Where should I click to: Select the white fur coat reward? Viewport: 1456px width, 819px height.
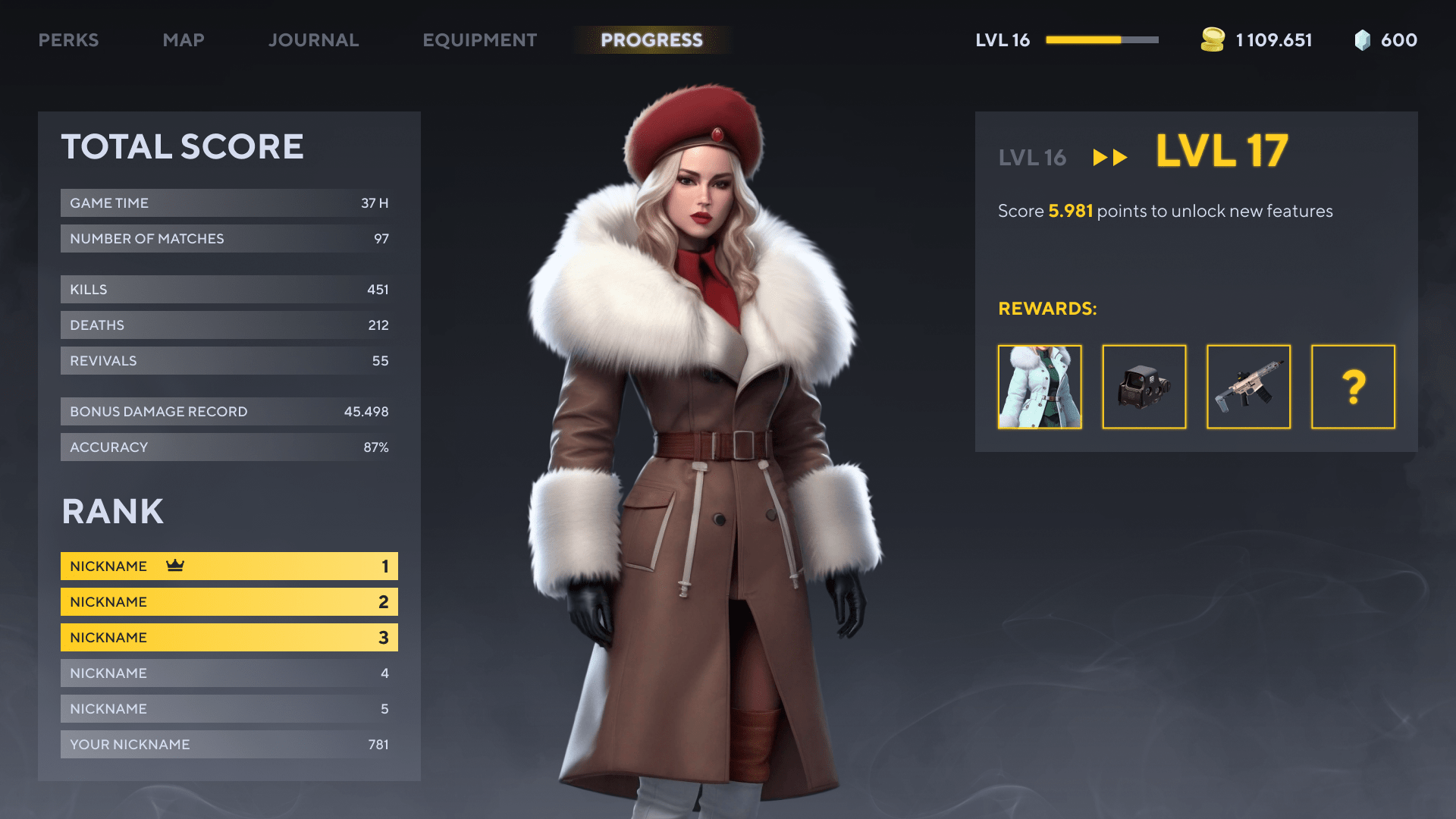coord(1040,387)
